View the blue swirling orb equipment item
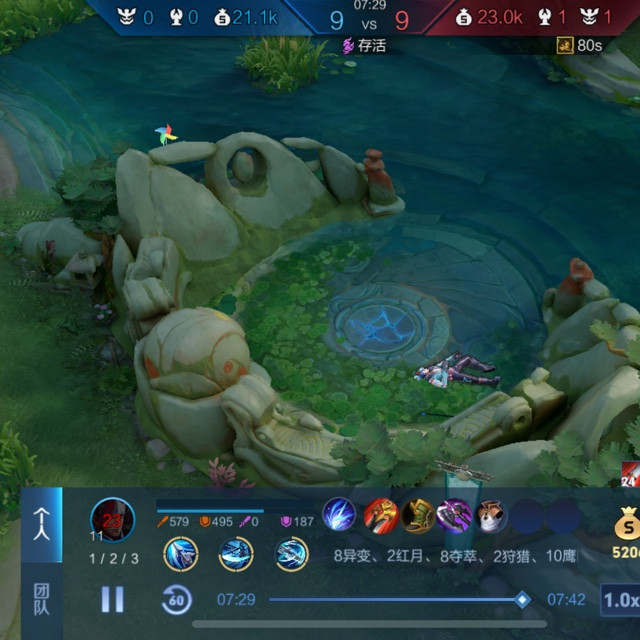This screenshot has height=640, width=640. coord(339,516)
